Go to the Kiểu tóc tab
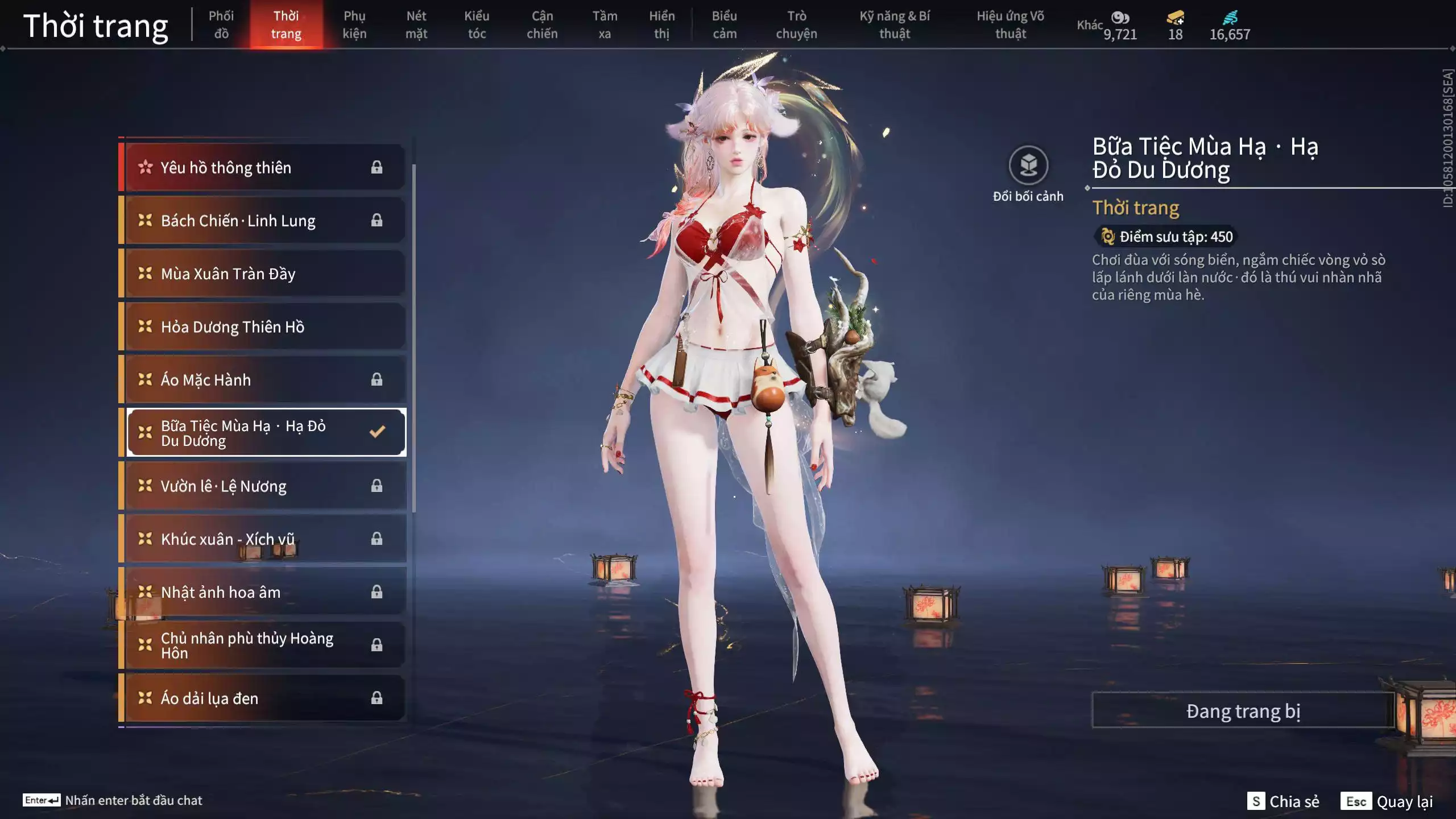 pyautogui.click(x=477, y=24)
